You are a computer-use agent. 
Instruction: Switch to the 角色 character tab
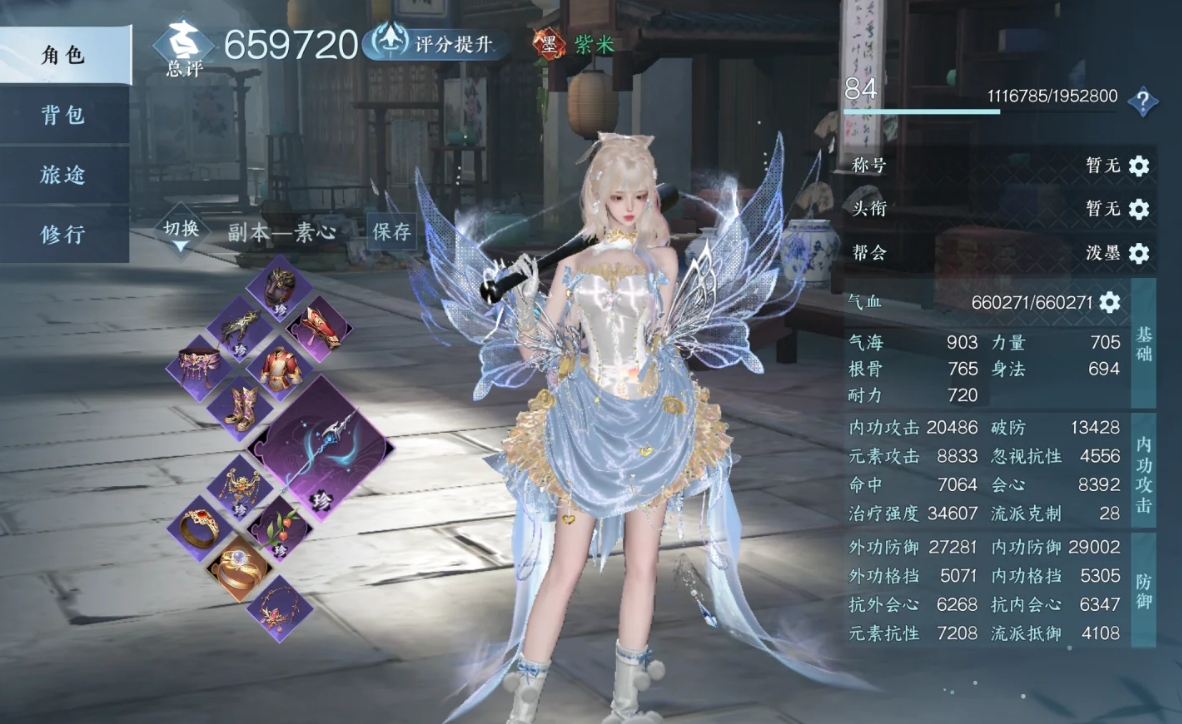pos(64,56)
